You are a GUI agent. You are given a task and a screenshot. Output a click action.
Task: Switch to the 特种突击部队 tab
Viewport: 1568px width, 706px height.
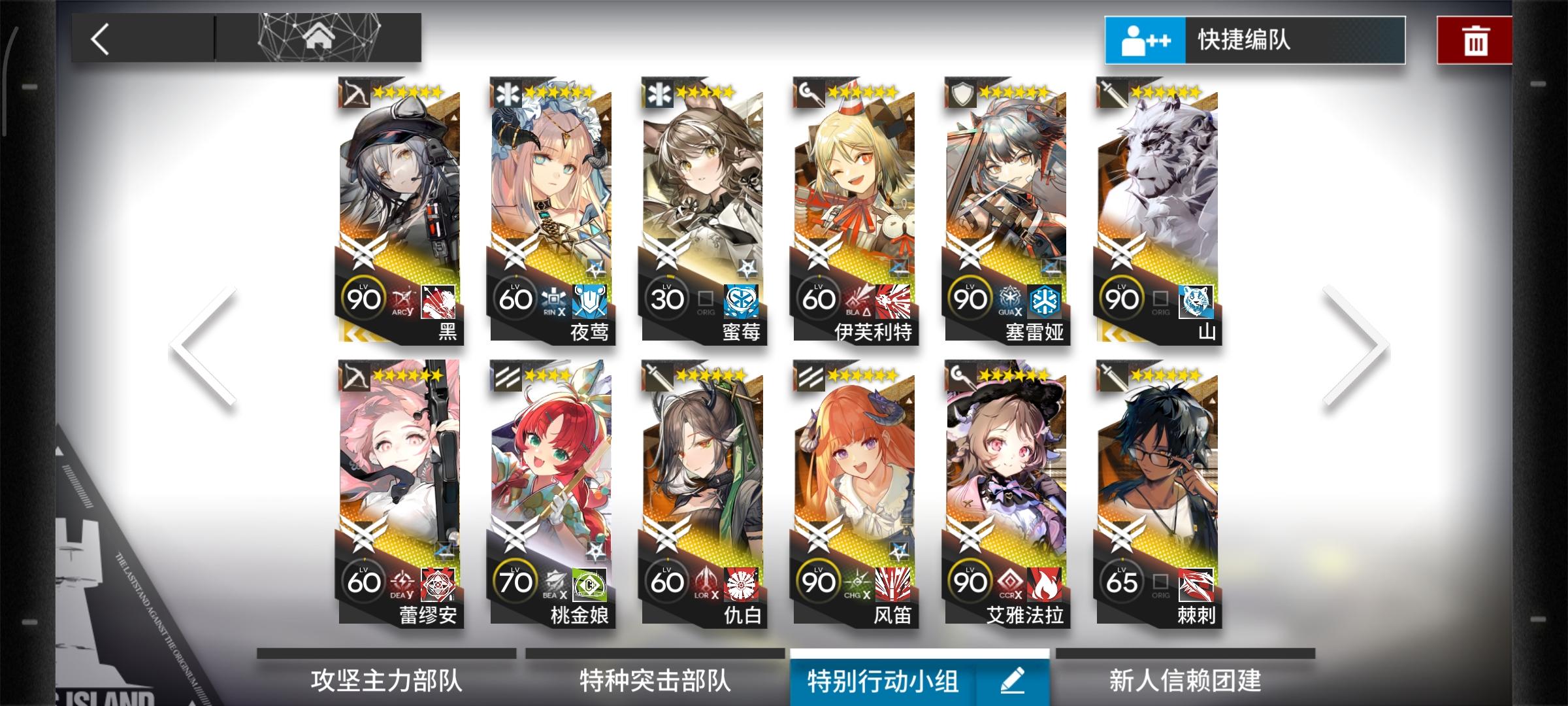click(x=653, y=681)
